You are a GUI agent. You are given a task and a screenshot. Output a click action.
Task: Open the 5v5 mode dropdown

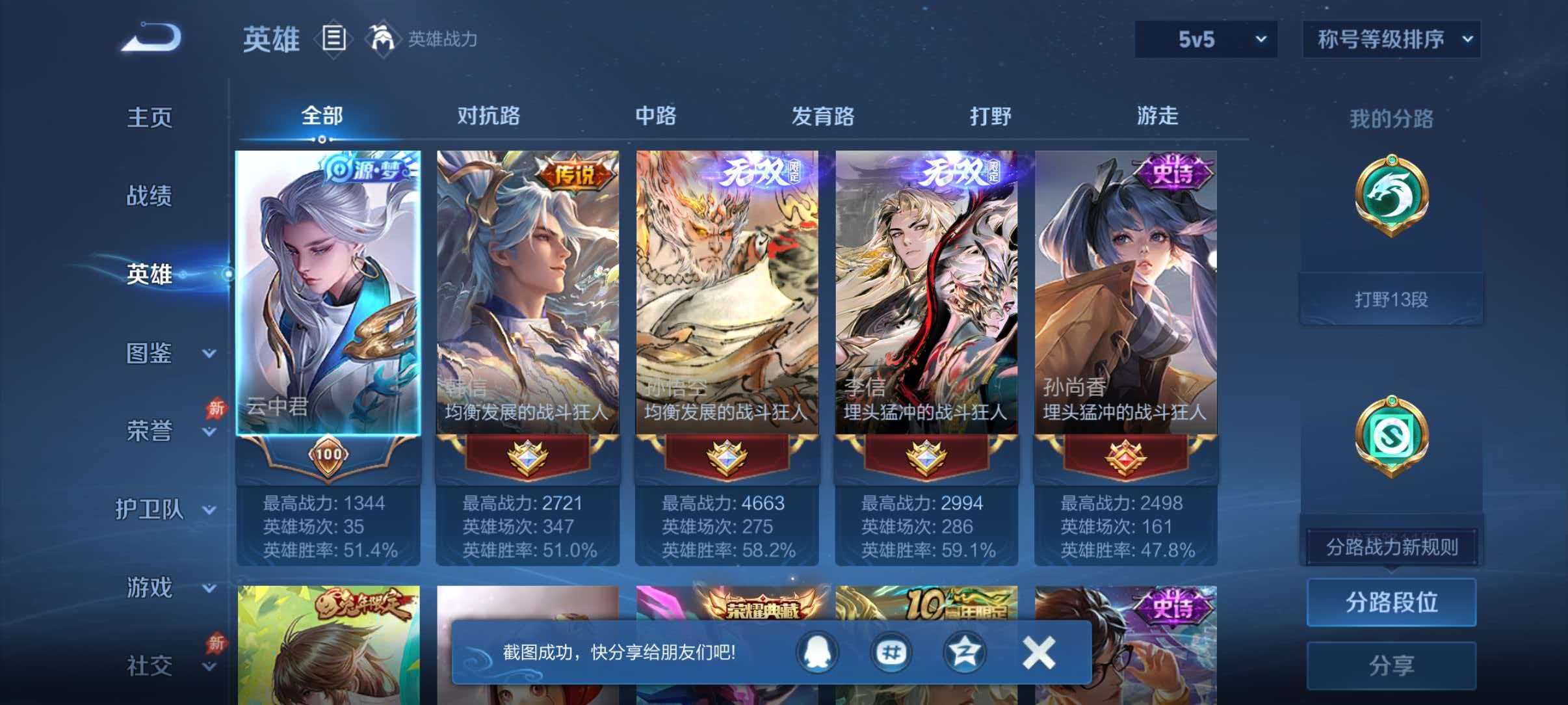(x=1206, y=39)
